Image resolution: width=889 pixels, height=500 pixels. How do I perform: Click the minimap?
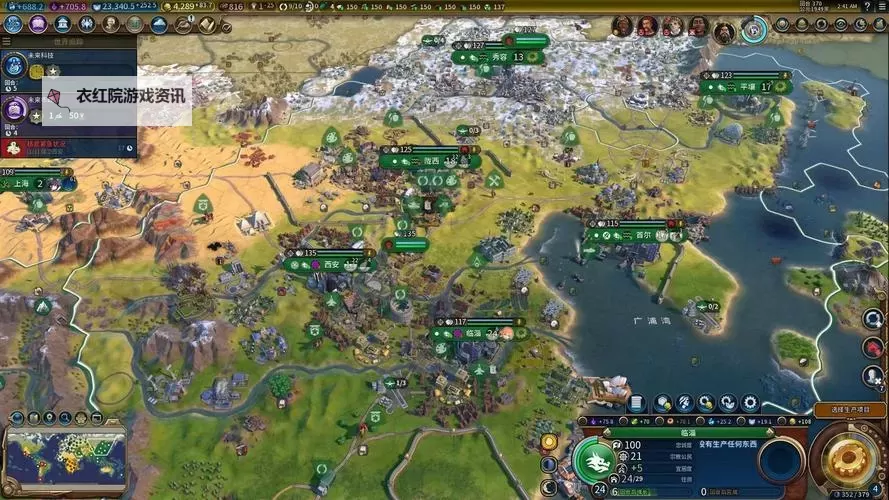click(66, 456)
